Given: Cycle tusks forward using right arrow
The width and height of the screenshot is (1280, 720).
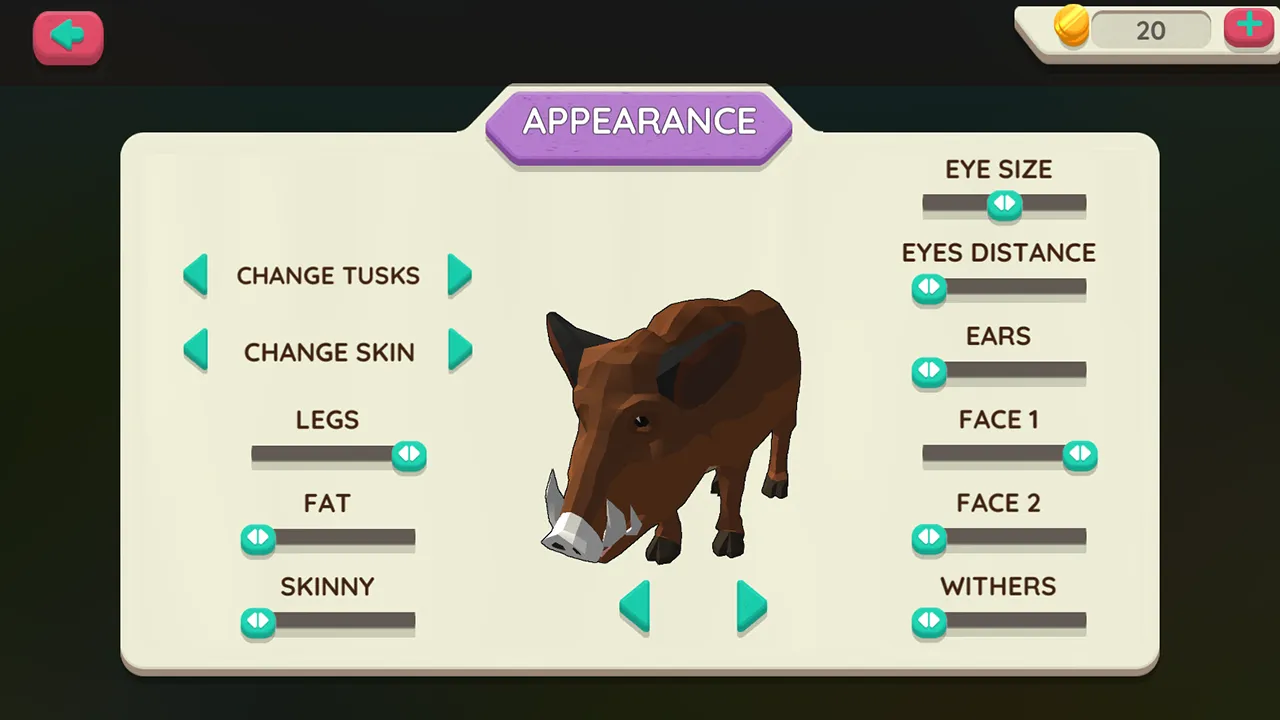Looking at the screenshot, I should pyautogui.click(x=460, y=275).
